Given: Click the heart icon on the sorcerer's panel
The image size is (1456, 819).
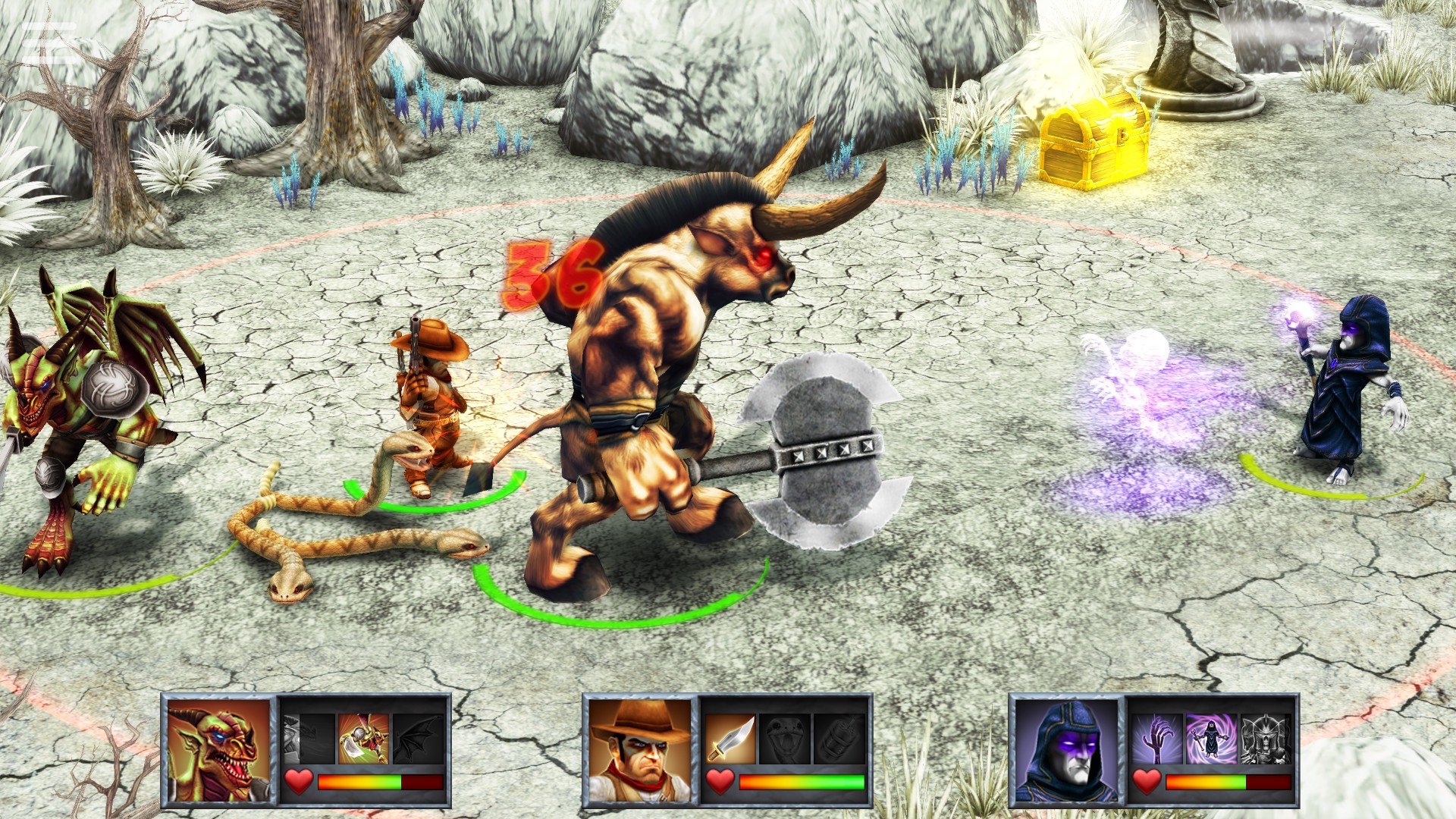Looking at the screenshot, I should coord(1146,783).
